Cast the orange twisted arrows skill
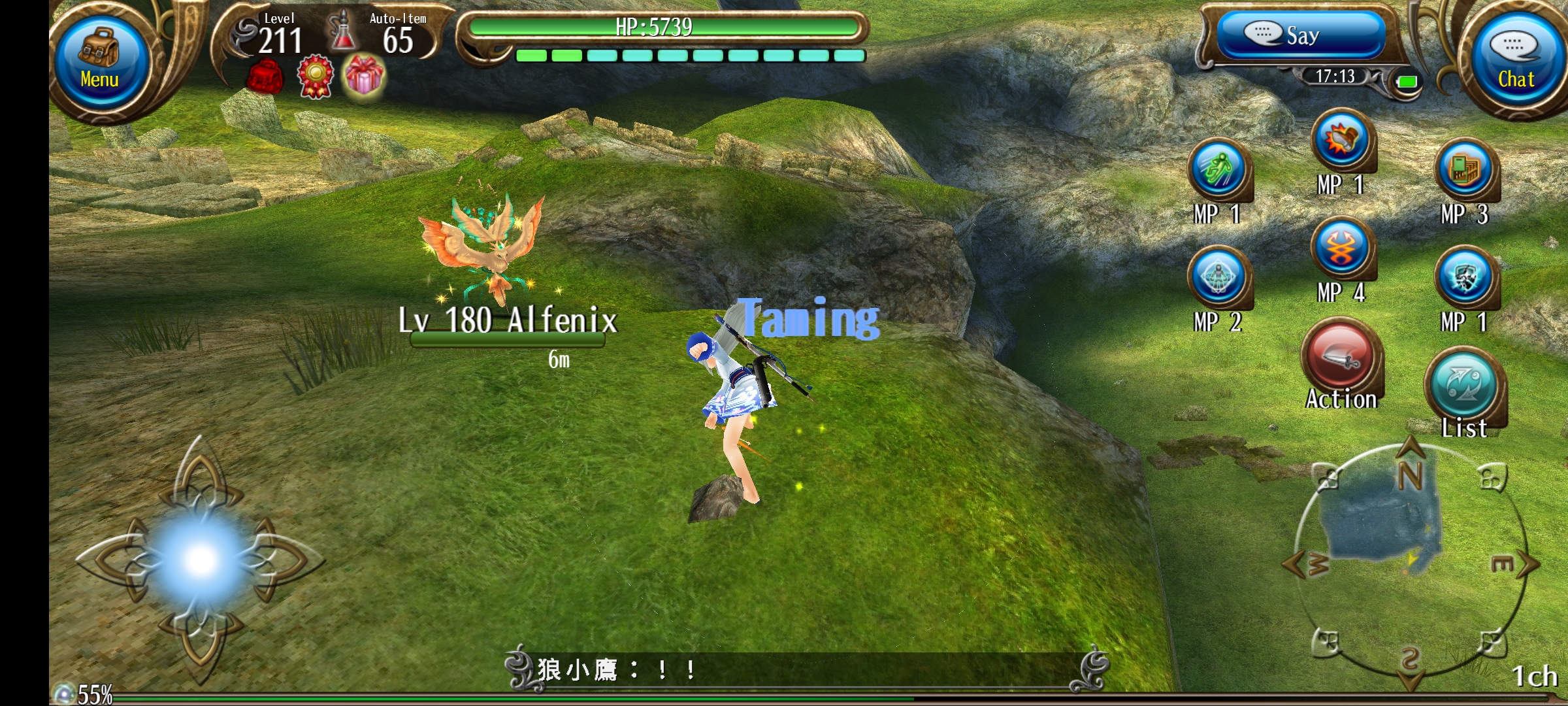Viewport: 1568px width, 706px height. point(1341,248)
